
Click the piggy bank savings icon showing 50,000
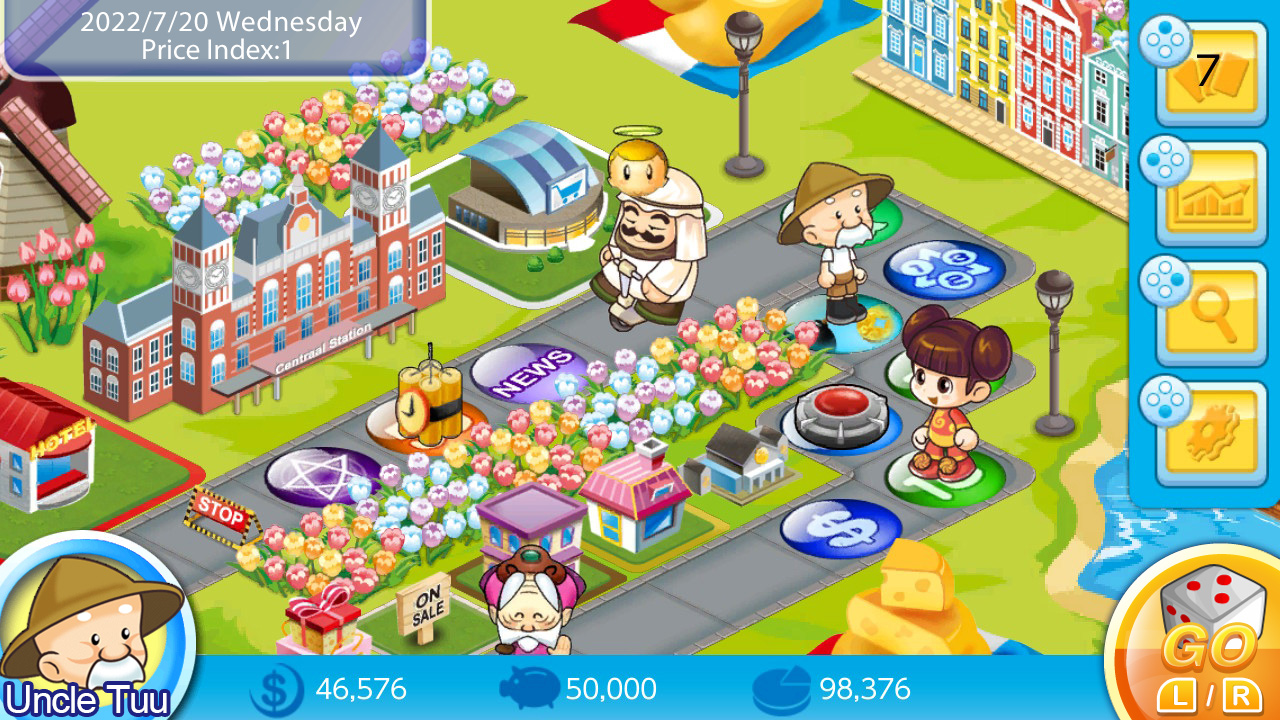[x=531, y=688]
